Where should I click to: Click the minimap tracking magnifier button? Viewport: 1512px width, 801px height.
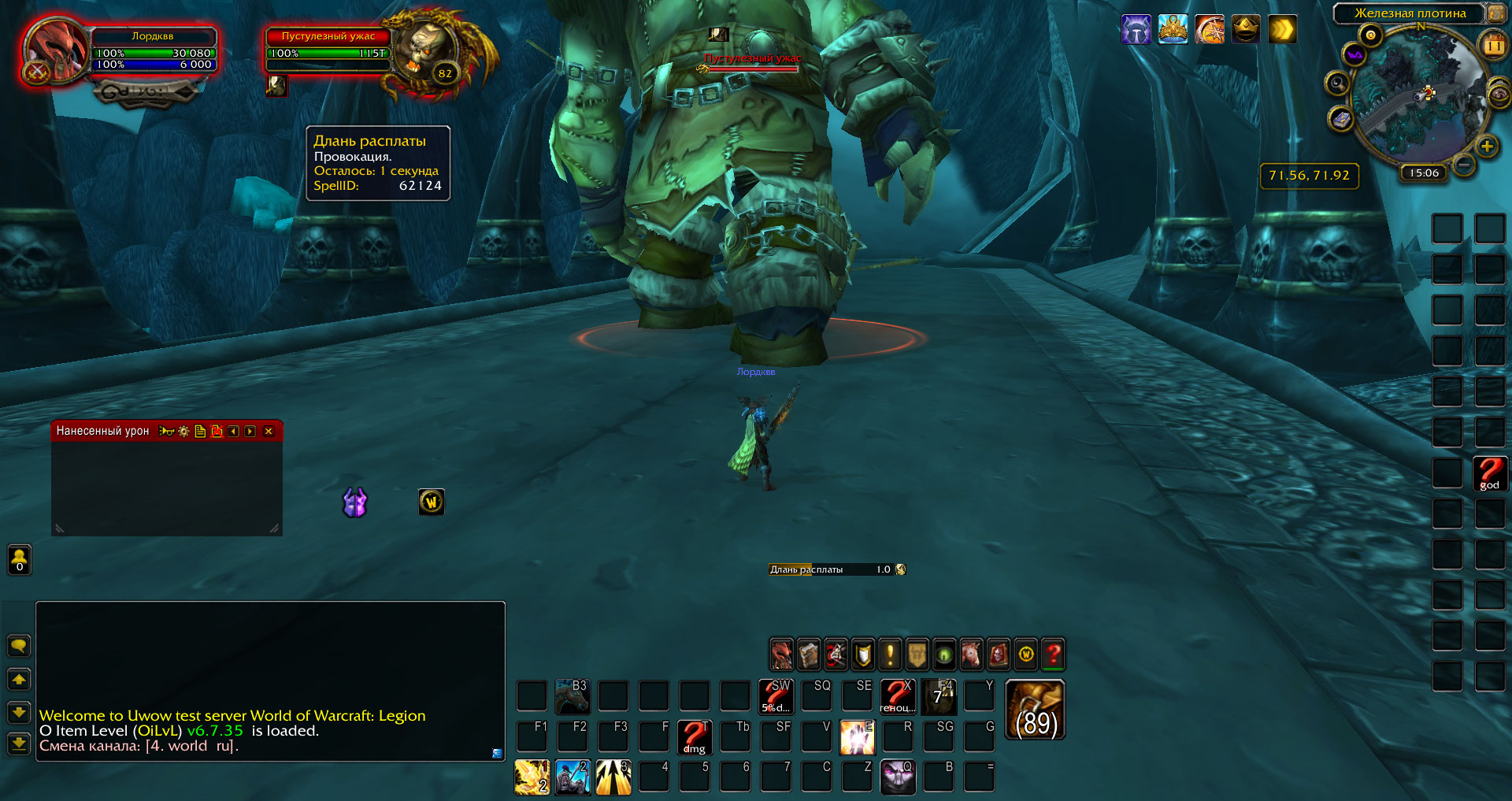point(1337,83)
